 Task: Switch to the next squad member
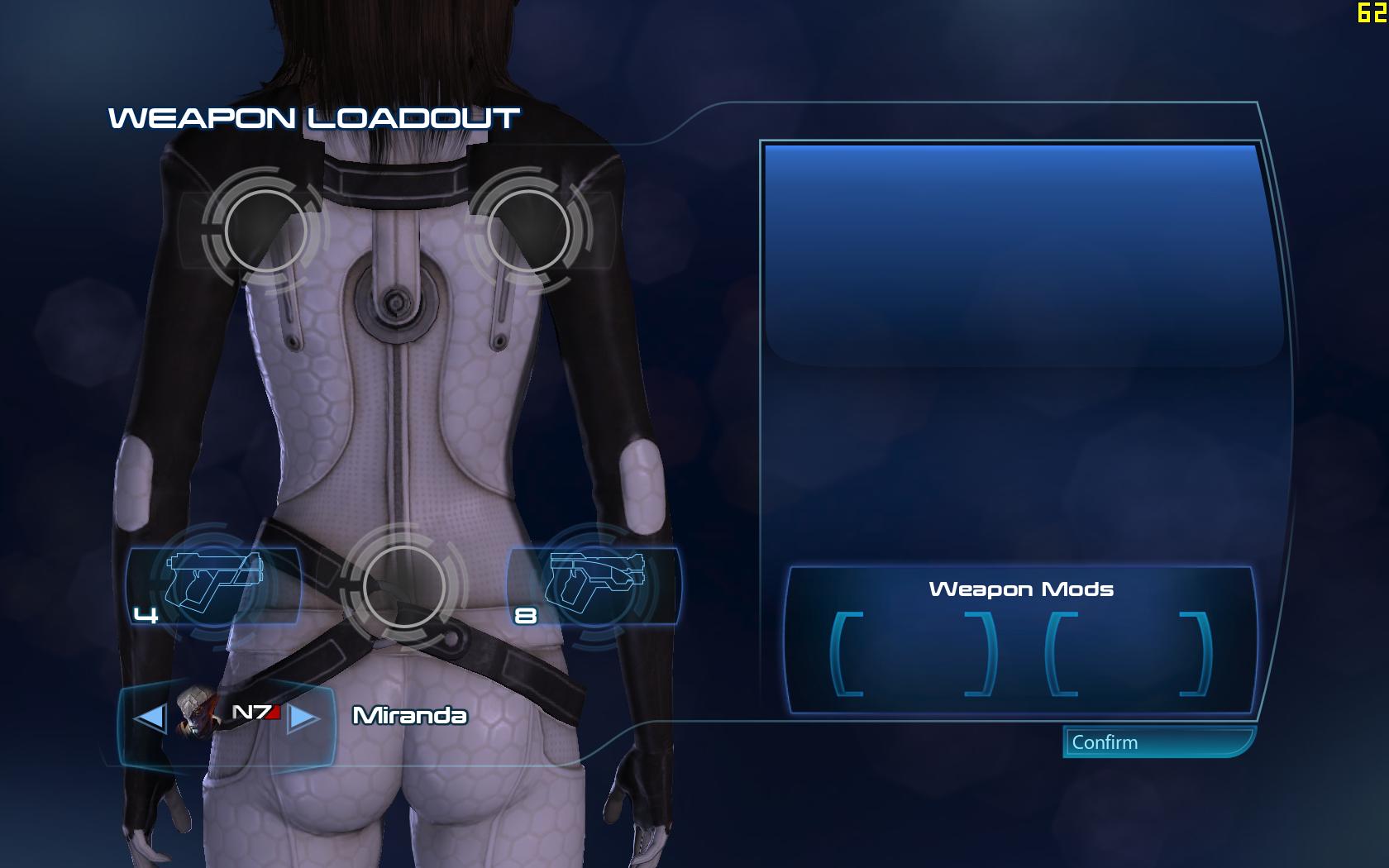[303, 718]
